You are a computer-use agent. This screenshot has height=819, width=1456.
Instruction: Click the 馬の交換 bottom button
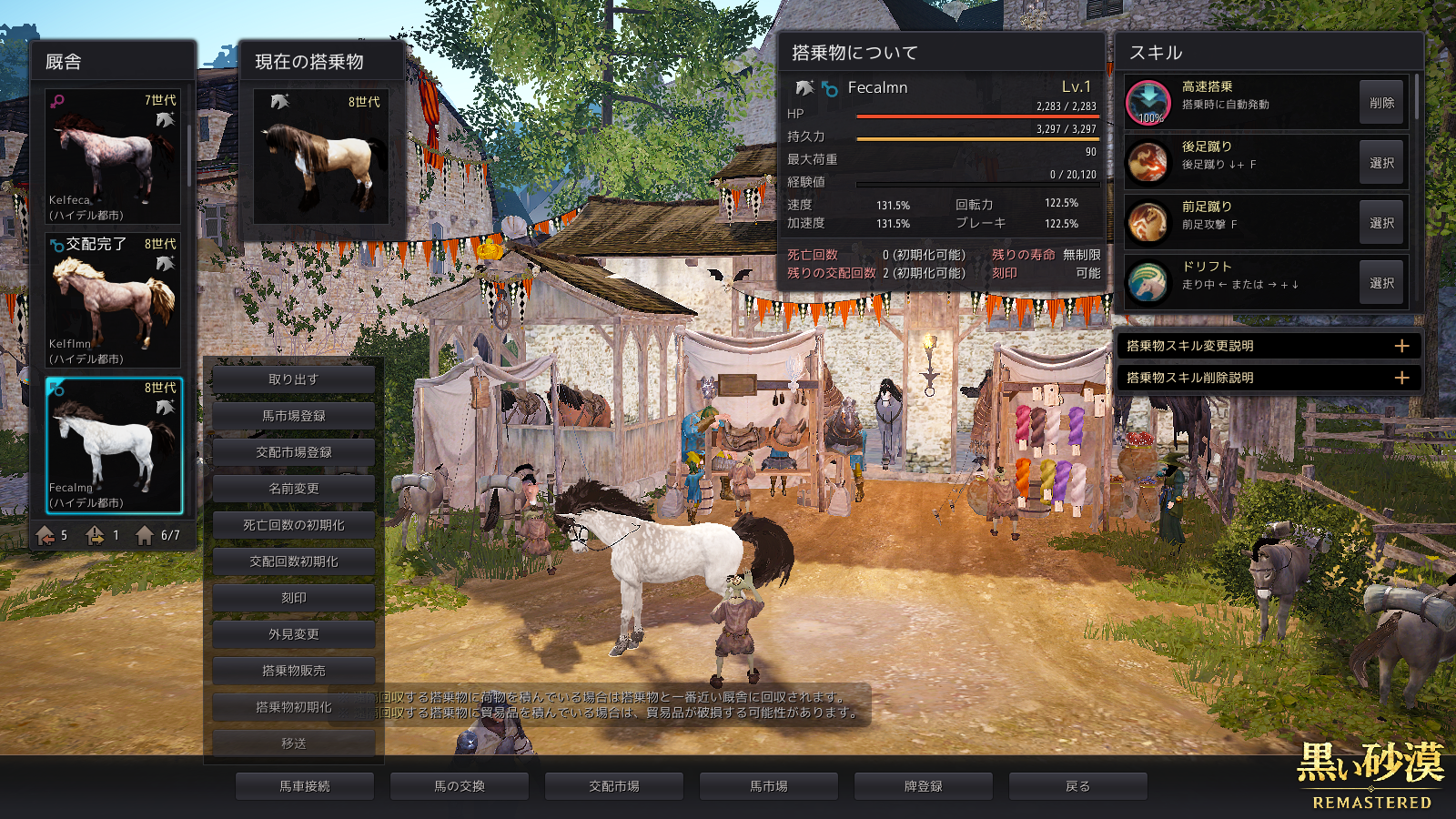(459, 786)
